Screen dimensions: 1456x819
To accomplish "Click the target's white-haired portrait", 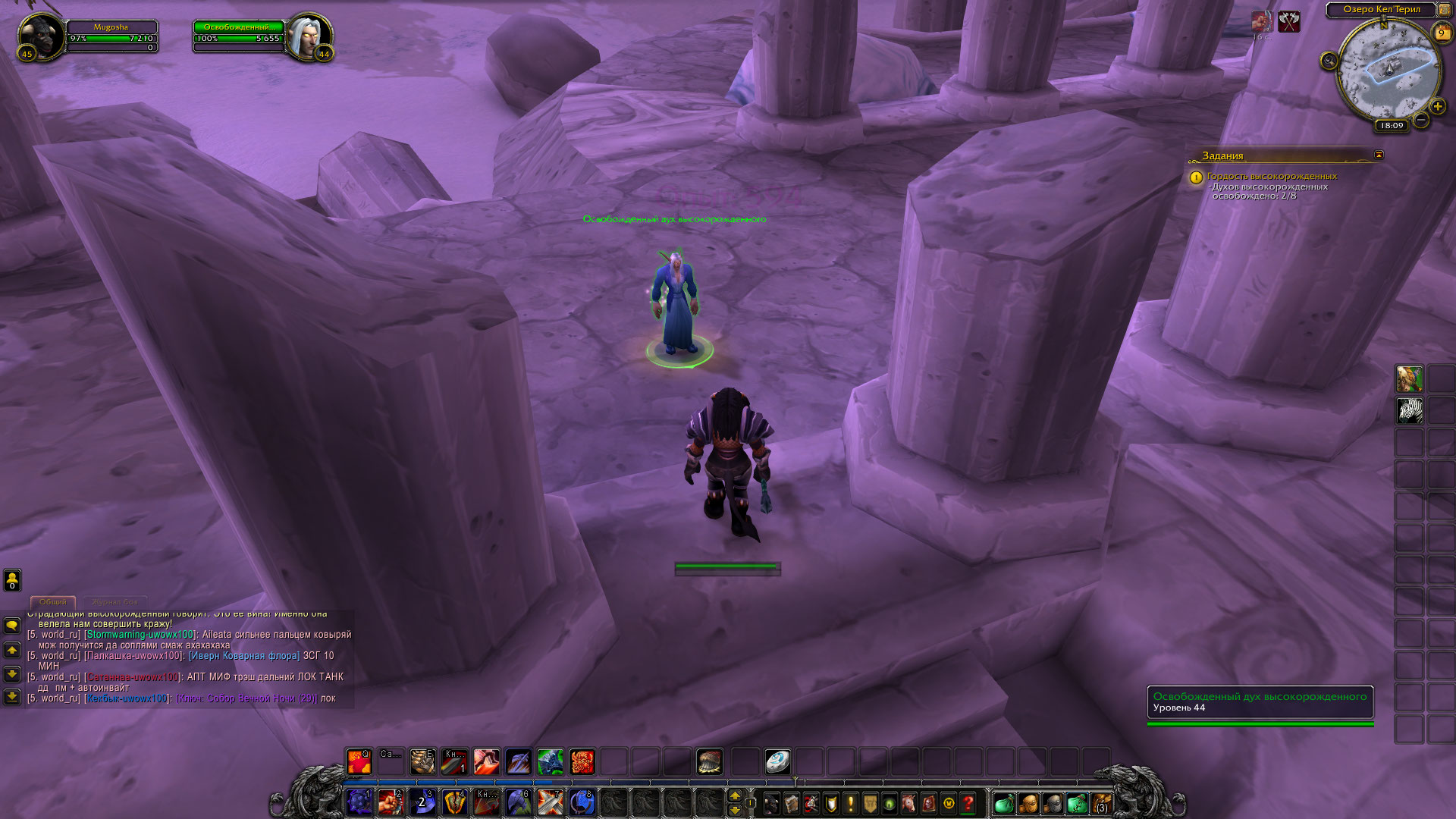I will point(309,36).
